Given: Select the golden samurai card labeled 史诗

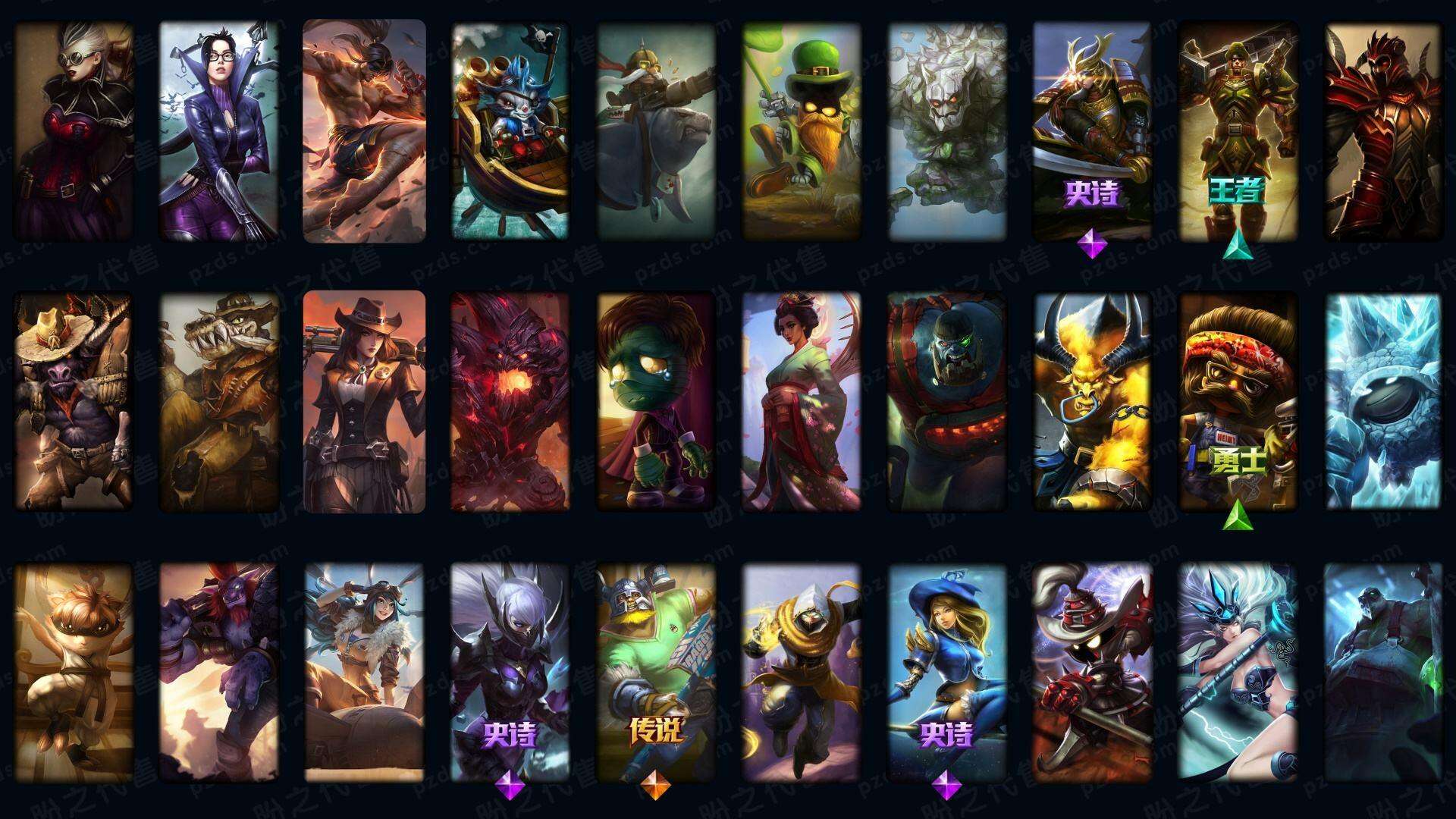Looking at the screenshot, I should click(x=1092, y=130).
